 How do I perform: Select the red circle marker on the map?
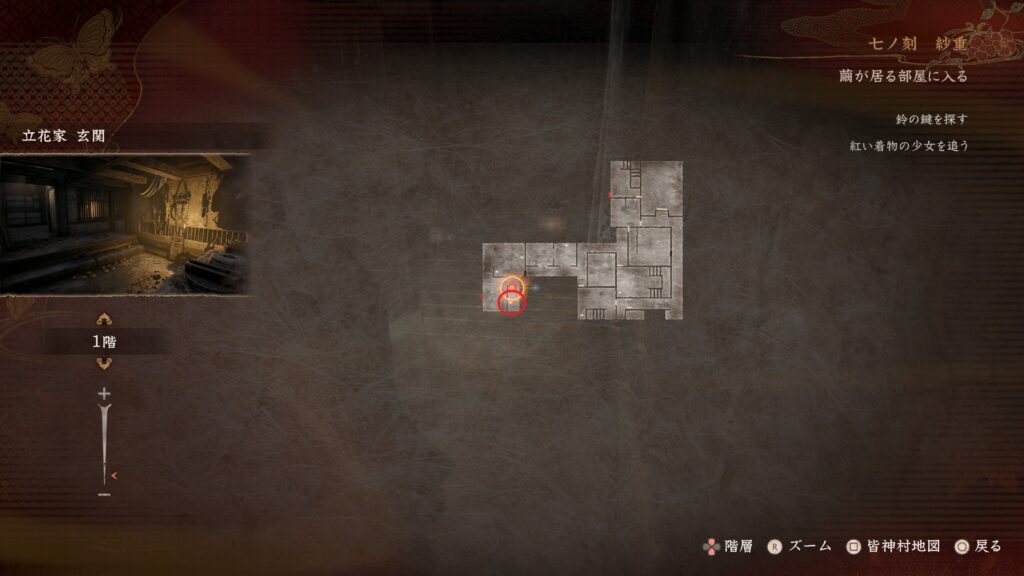(512, 302)
